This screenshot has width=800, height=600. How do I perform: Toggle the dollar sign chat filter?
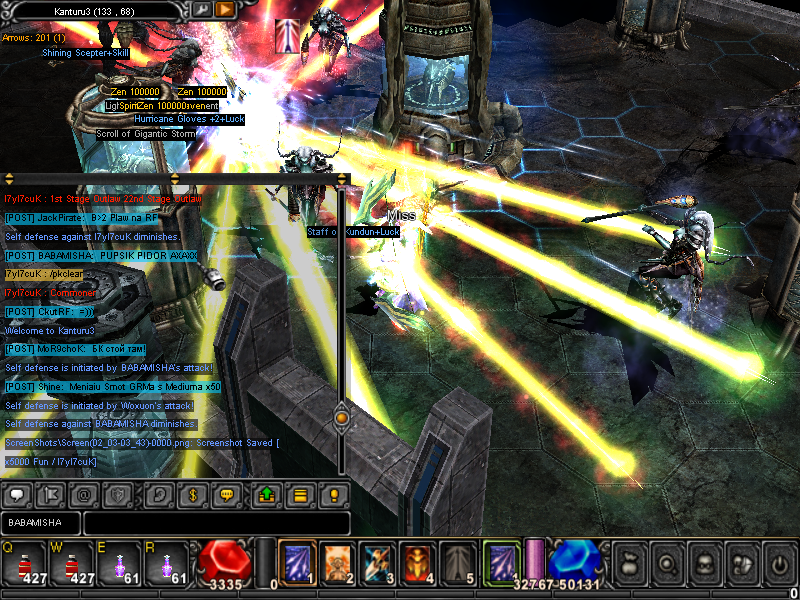pos(191,494)
